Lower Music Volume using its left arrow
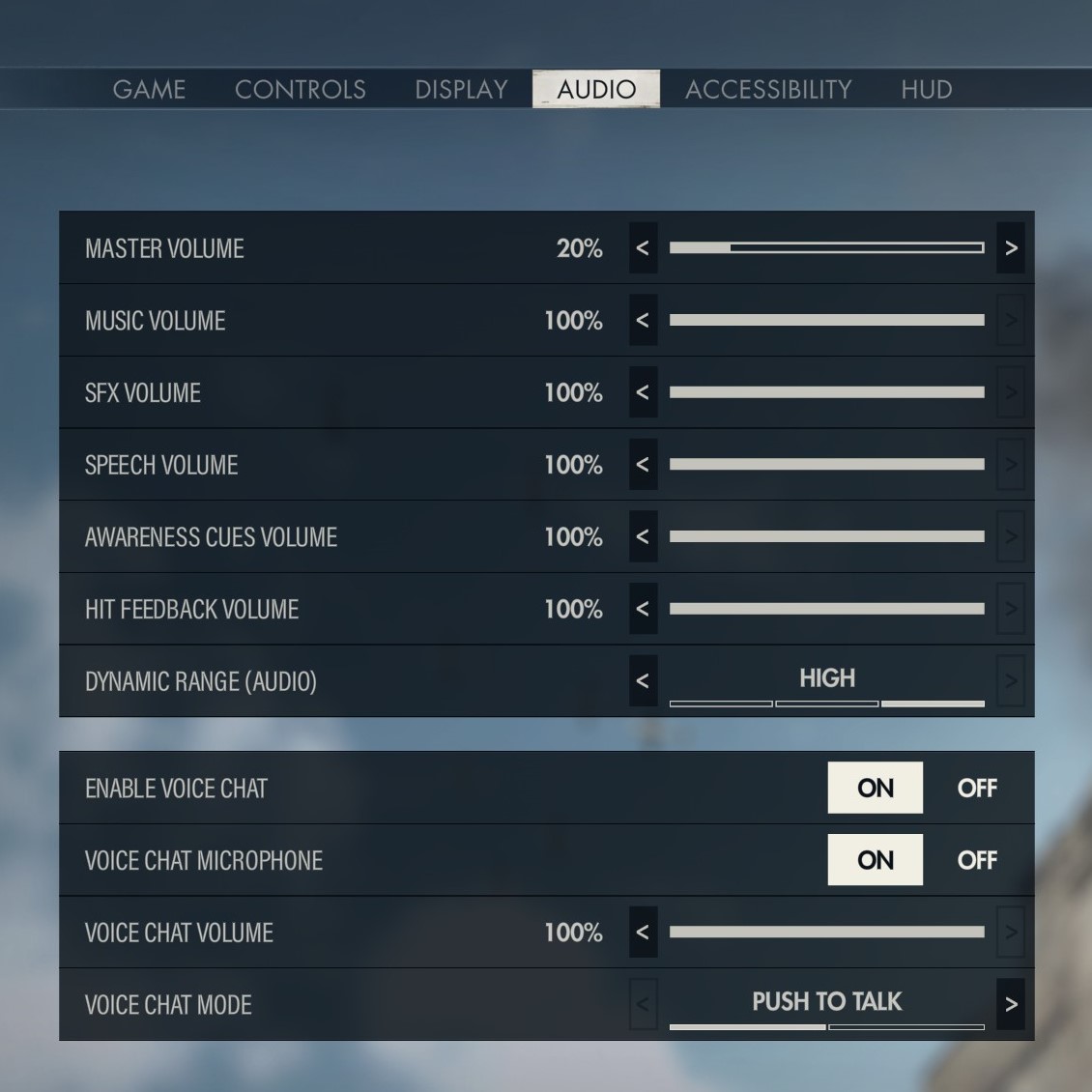1092x1092 pixels. (643, 321)
